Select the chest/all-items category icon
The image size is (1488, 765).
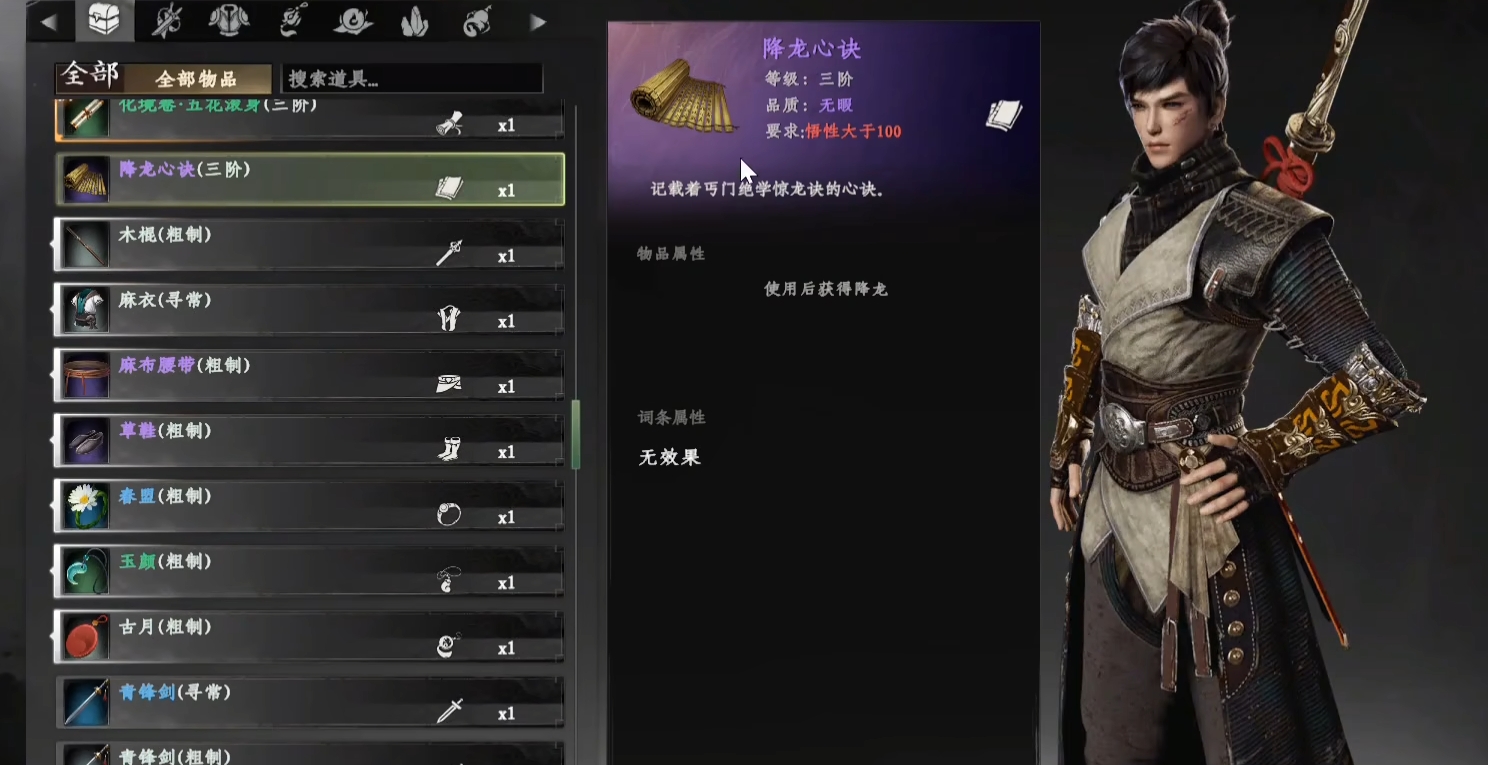click(104, 18)
